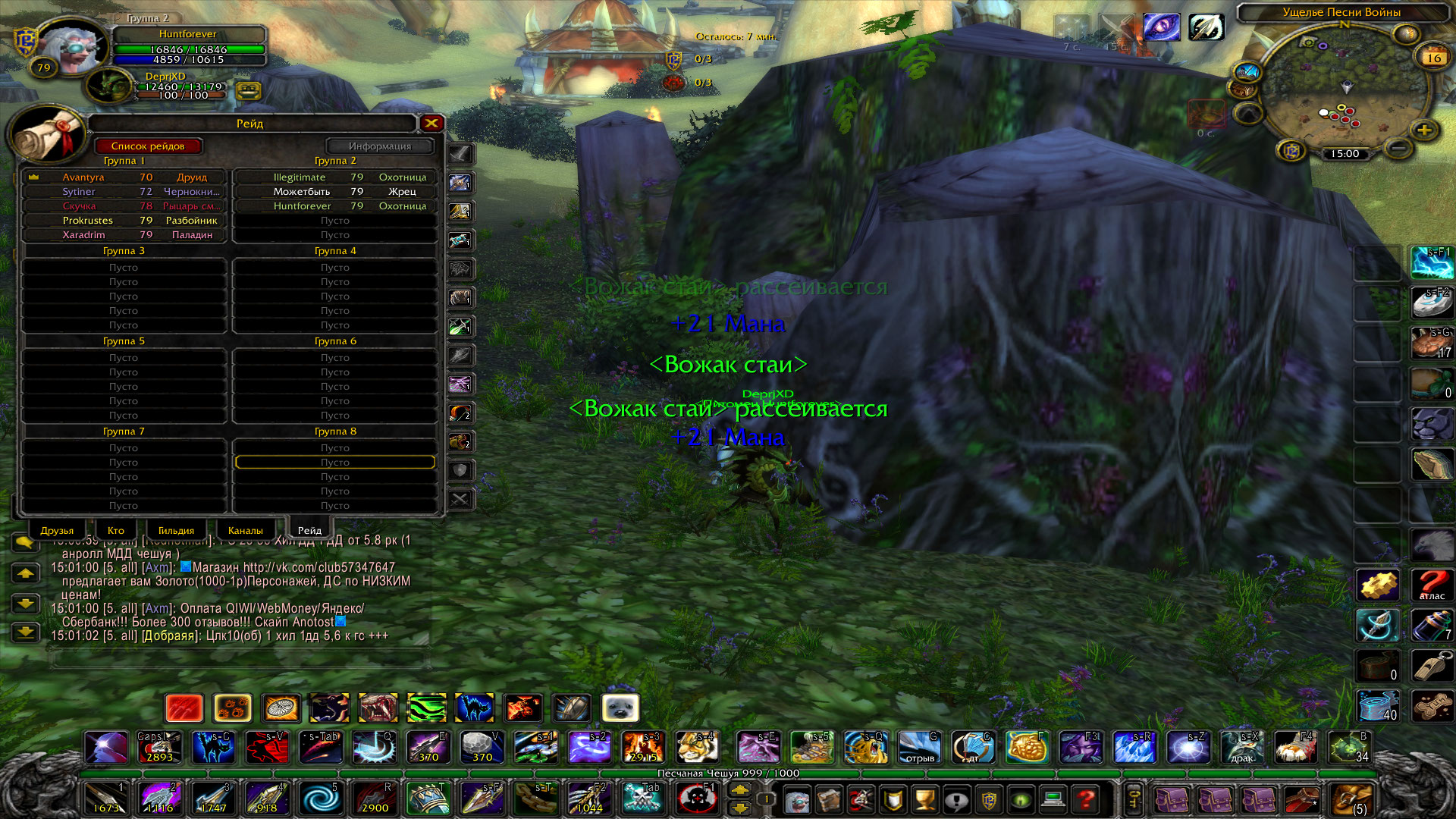Zoom in the minimap
The image size is (1456, 819).
tap(1424, 130)
